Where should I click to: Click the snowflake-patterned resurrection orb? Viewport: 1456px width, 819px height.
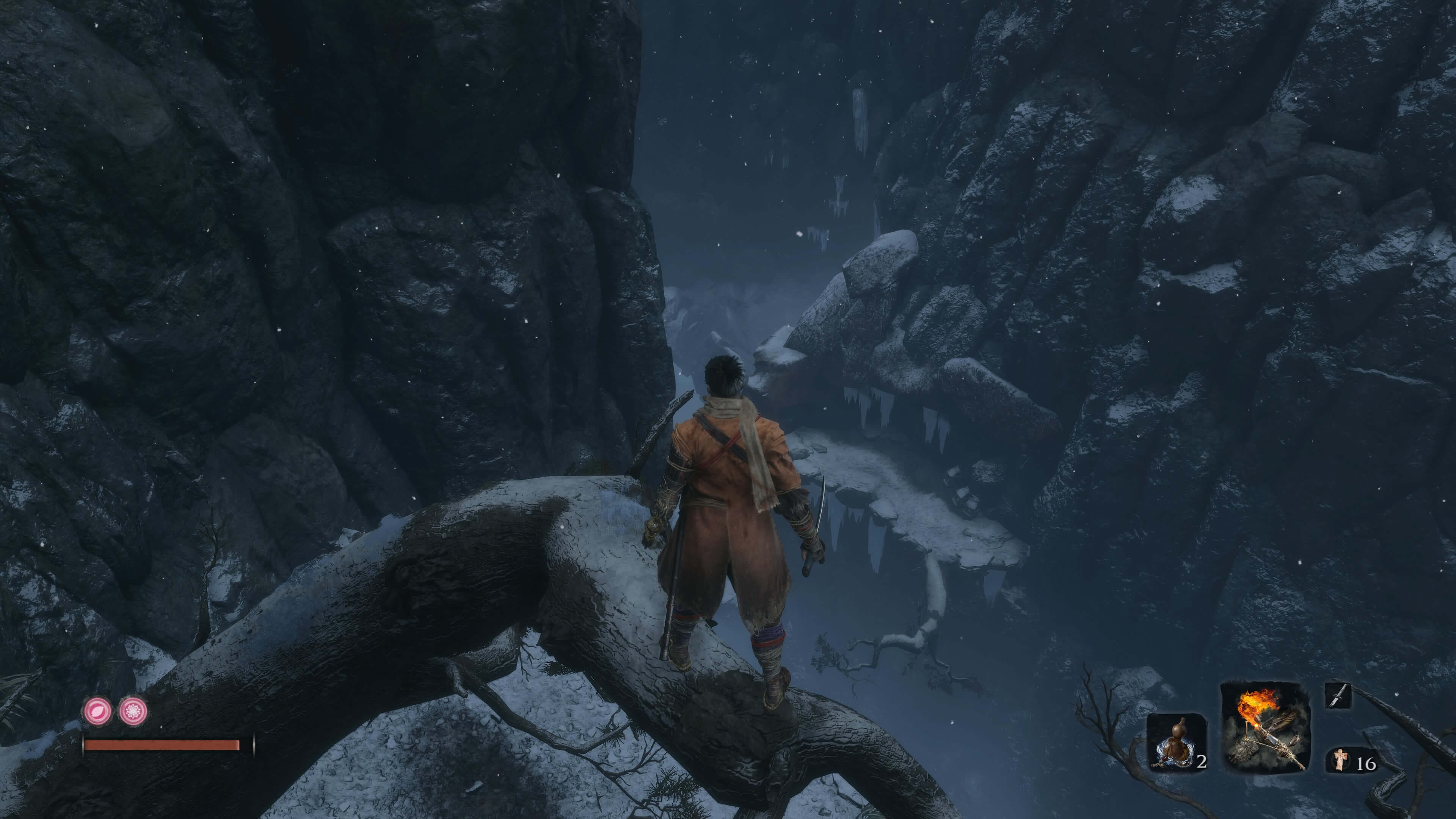134,711
